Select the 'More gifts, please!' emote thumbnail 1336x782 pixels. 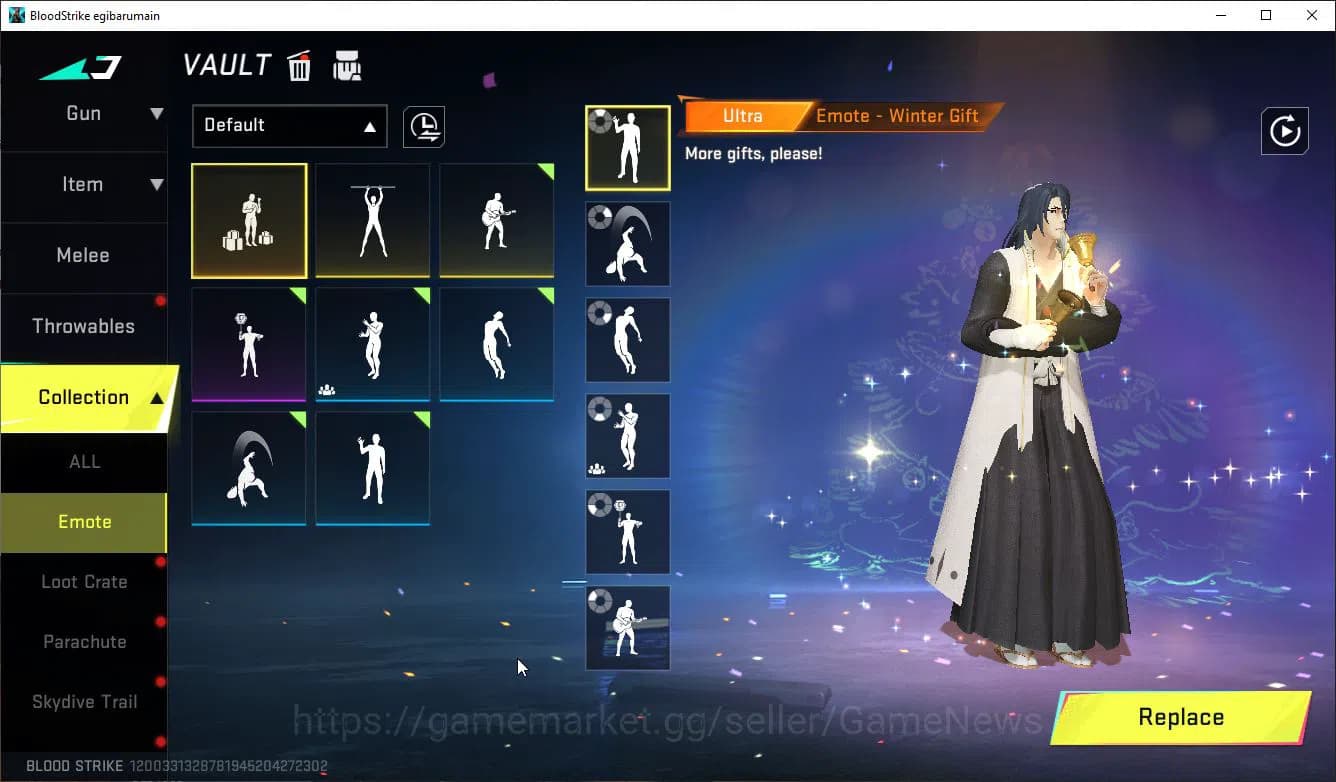tap(627, 147)
